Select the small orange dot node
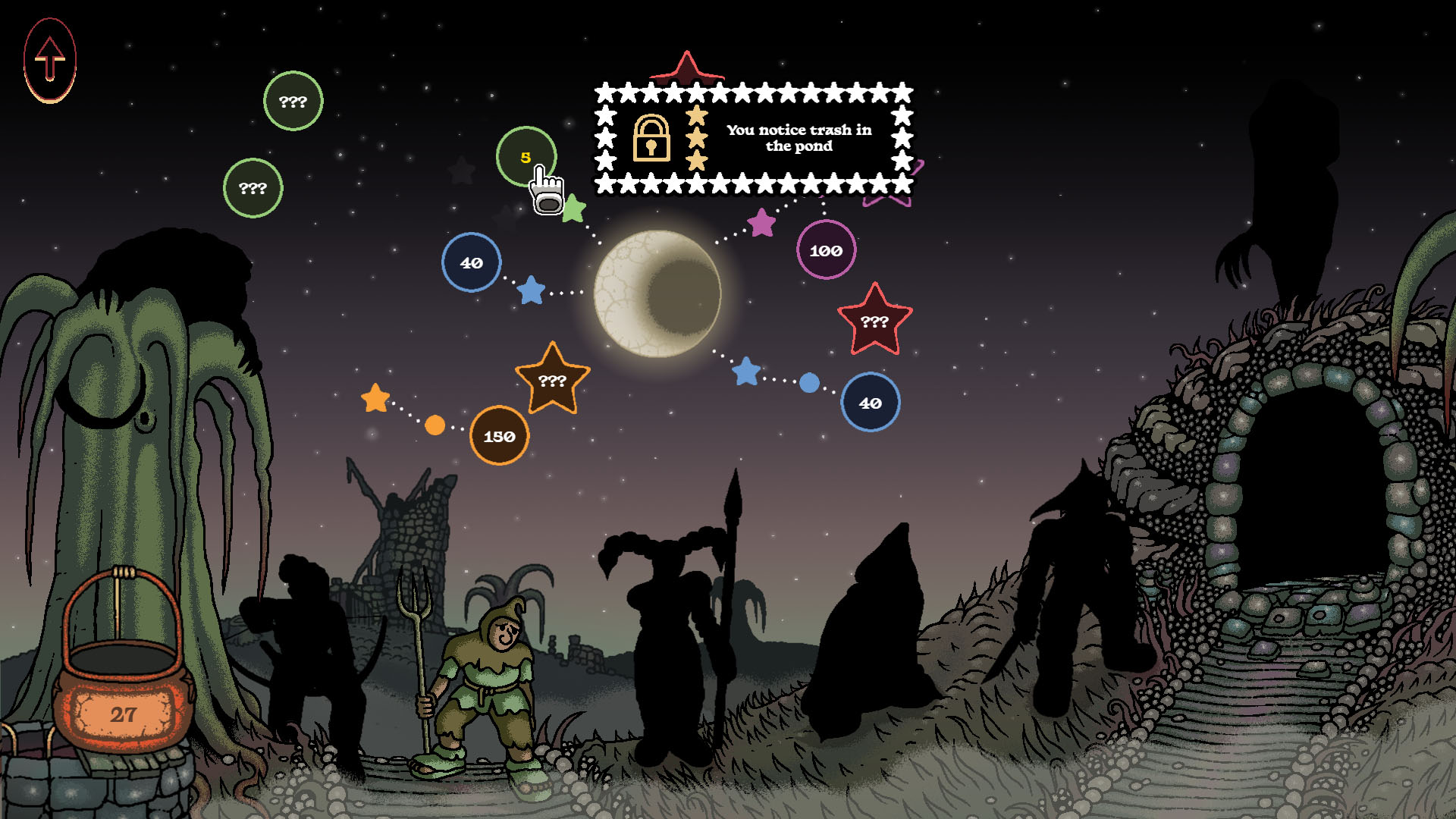 [x=435, y=425]
